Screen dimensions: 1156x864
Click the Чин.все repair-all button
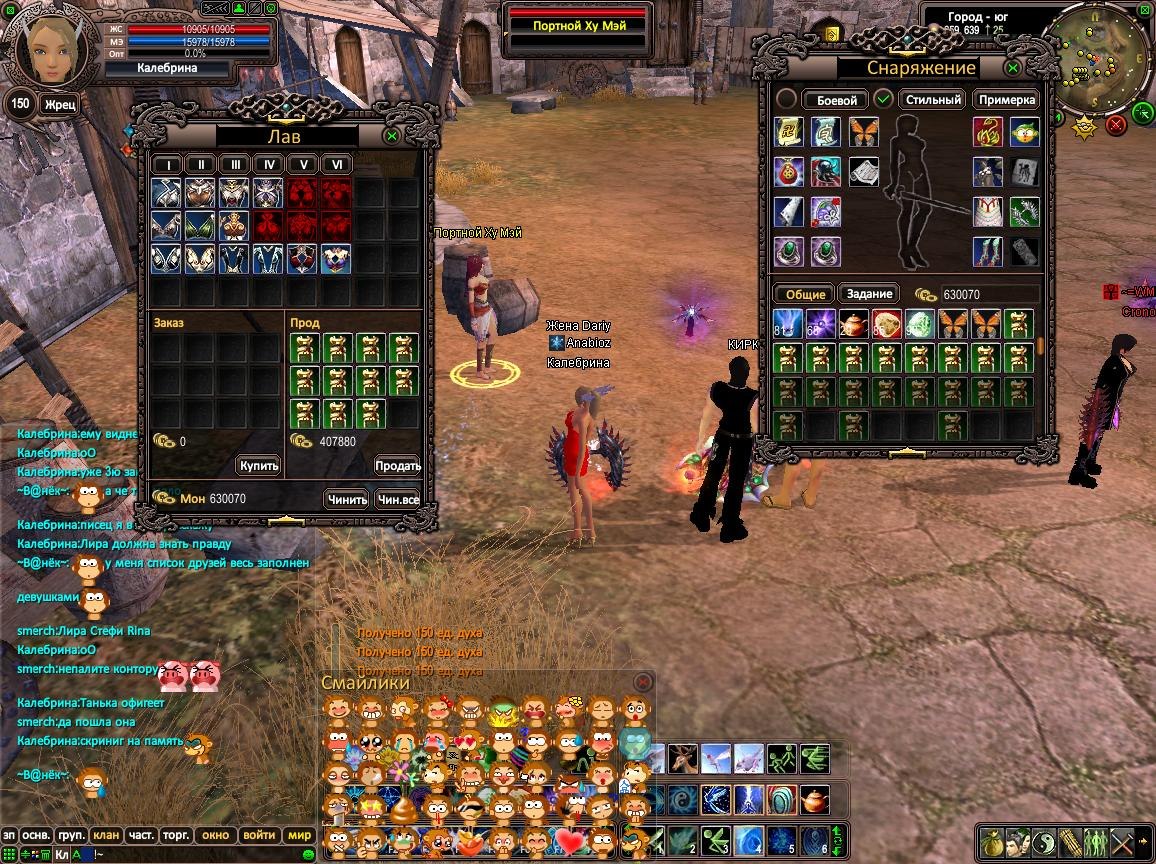(397, 499)
